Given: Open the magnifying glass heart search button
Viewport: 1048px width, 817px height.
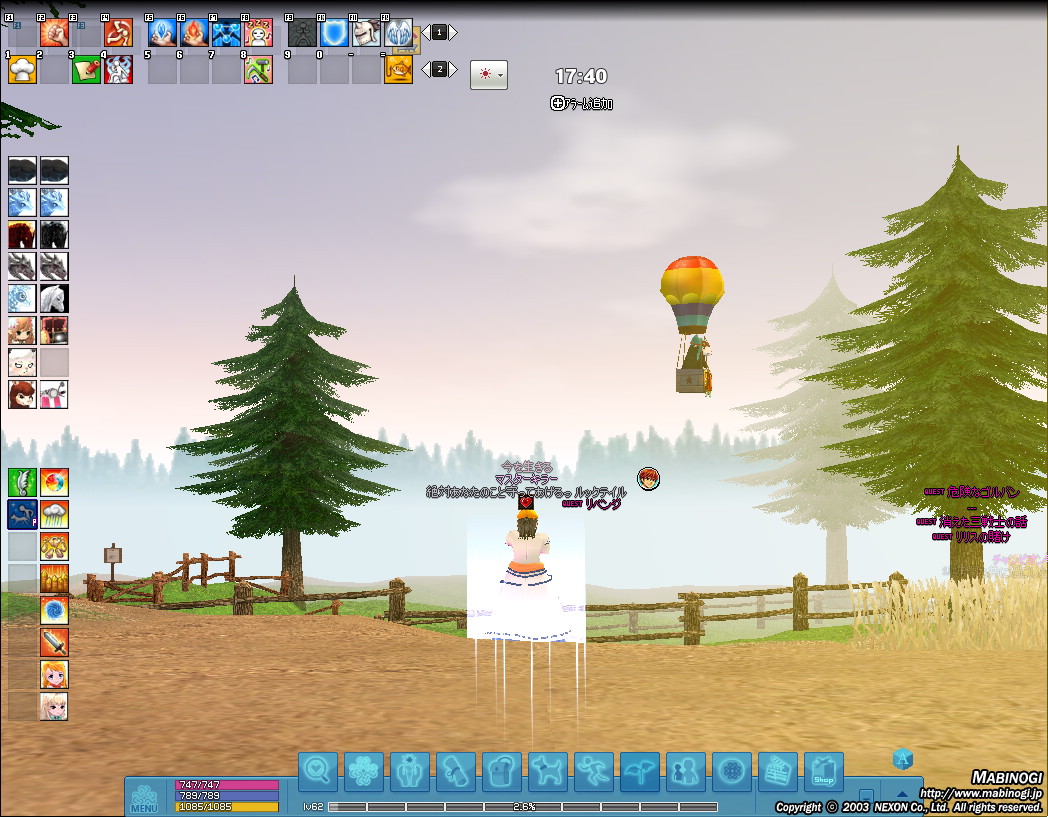Looking at the screenshot, I should coord(317,771).
